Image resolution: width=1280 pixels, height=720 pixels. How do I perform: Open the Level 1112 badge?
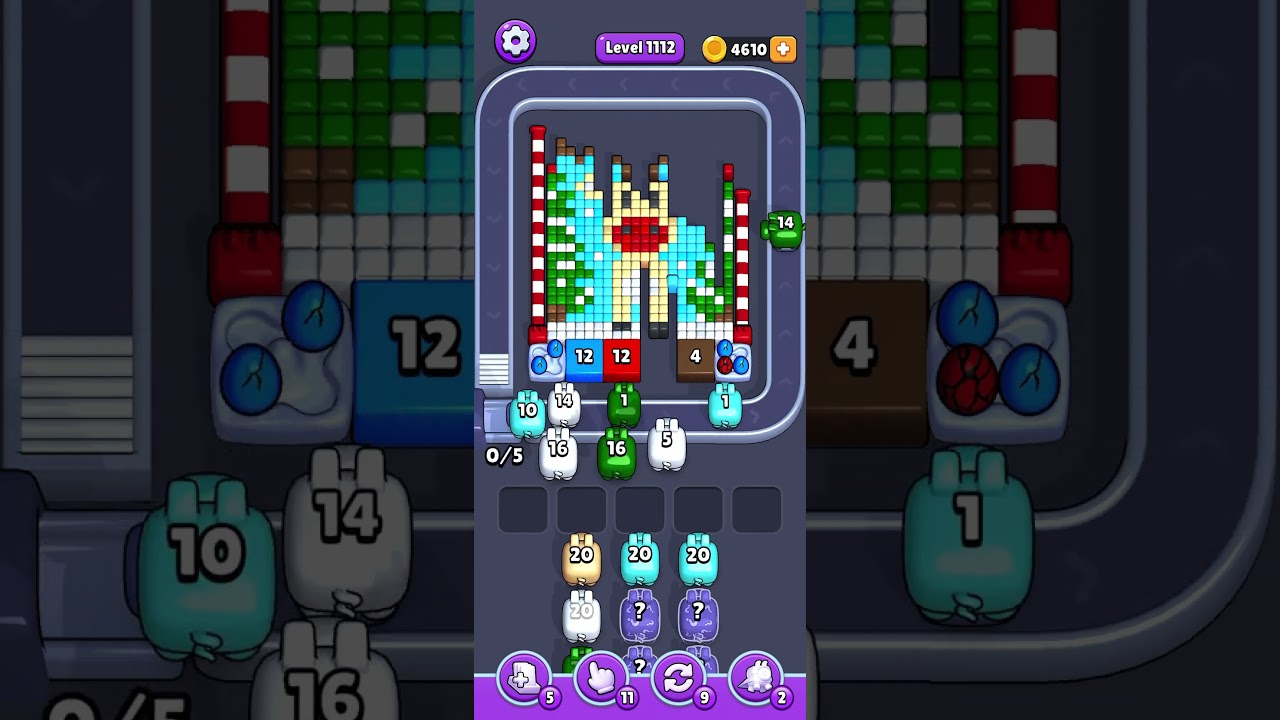tap(639, 47)
